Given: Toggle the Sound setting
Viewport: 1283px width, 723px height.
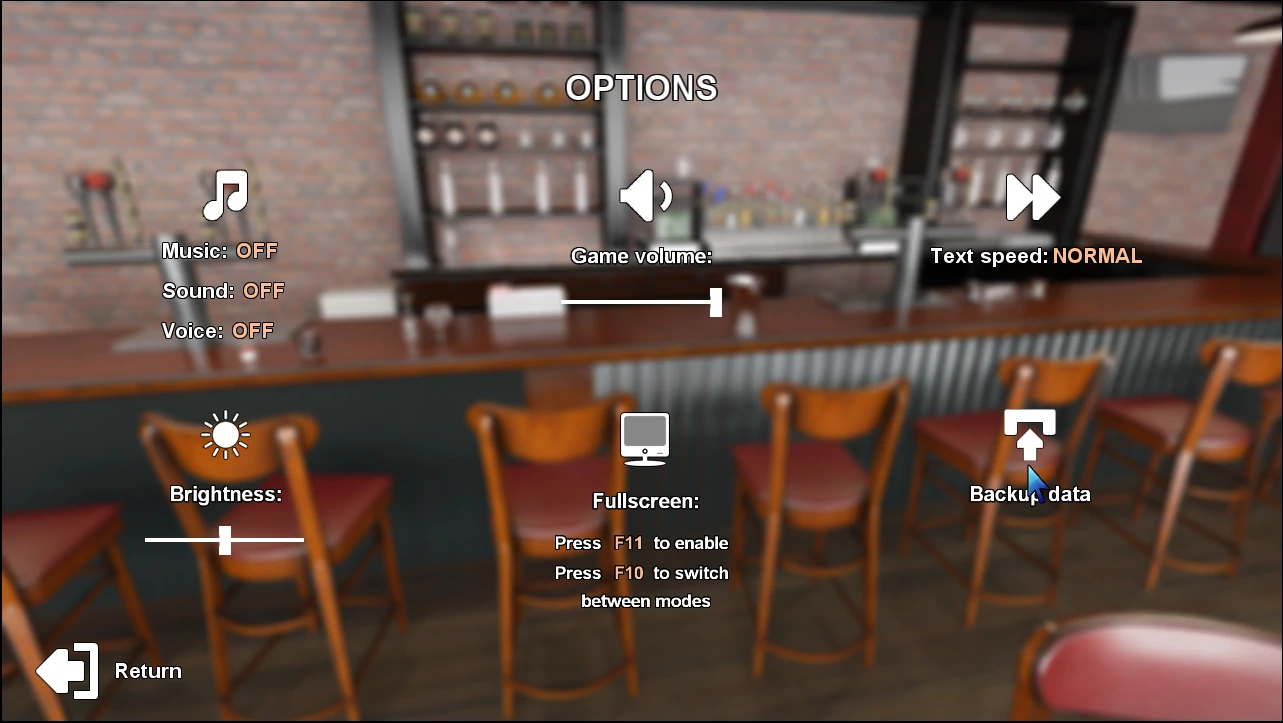Looking at the screenshot, I should (264, 291).
